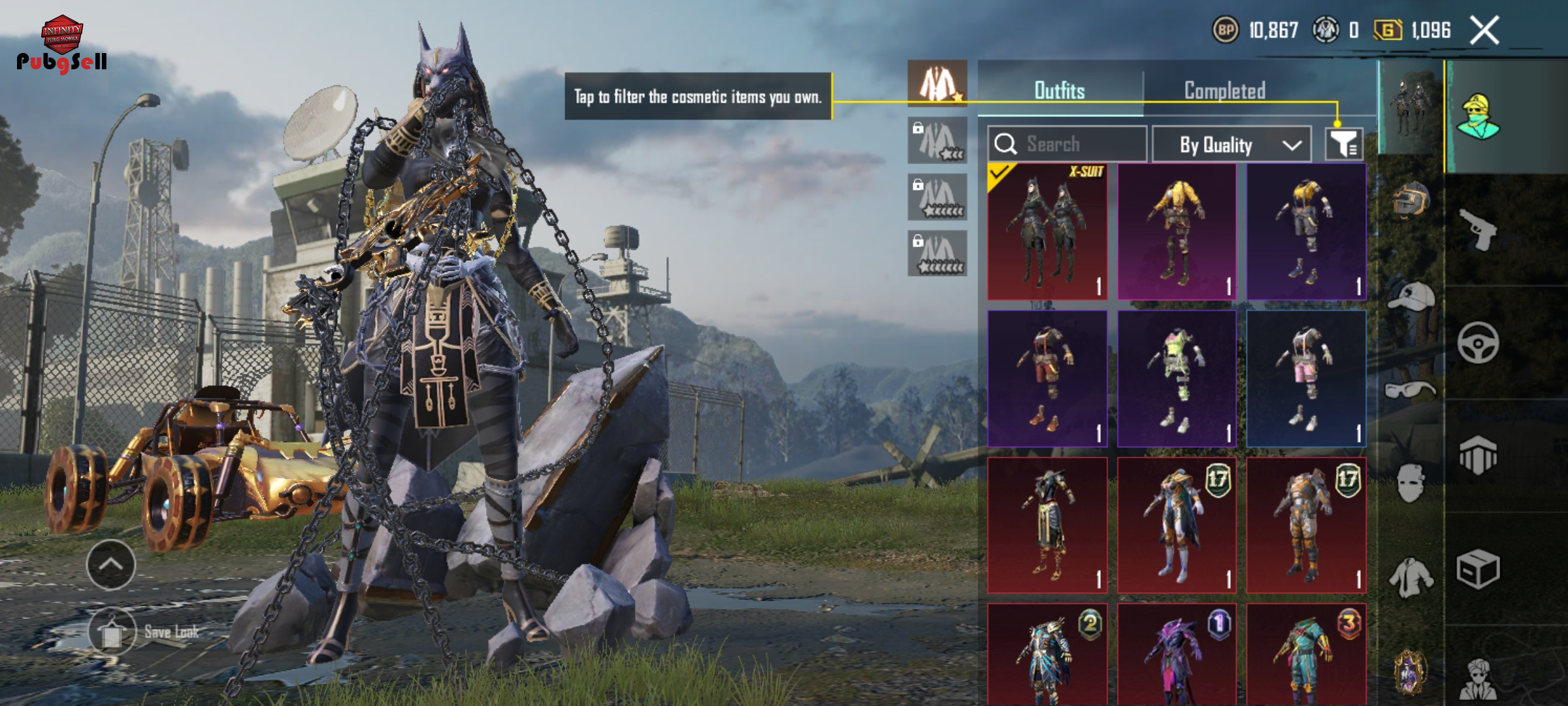The width and height of the screenshot is (1568, 706).
Task: Collapse panel with the up arrow button
Action: (x=111, y=565)
